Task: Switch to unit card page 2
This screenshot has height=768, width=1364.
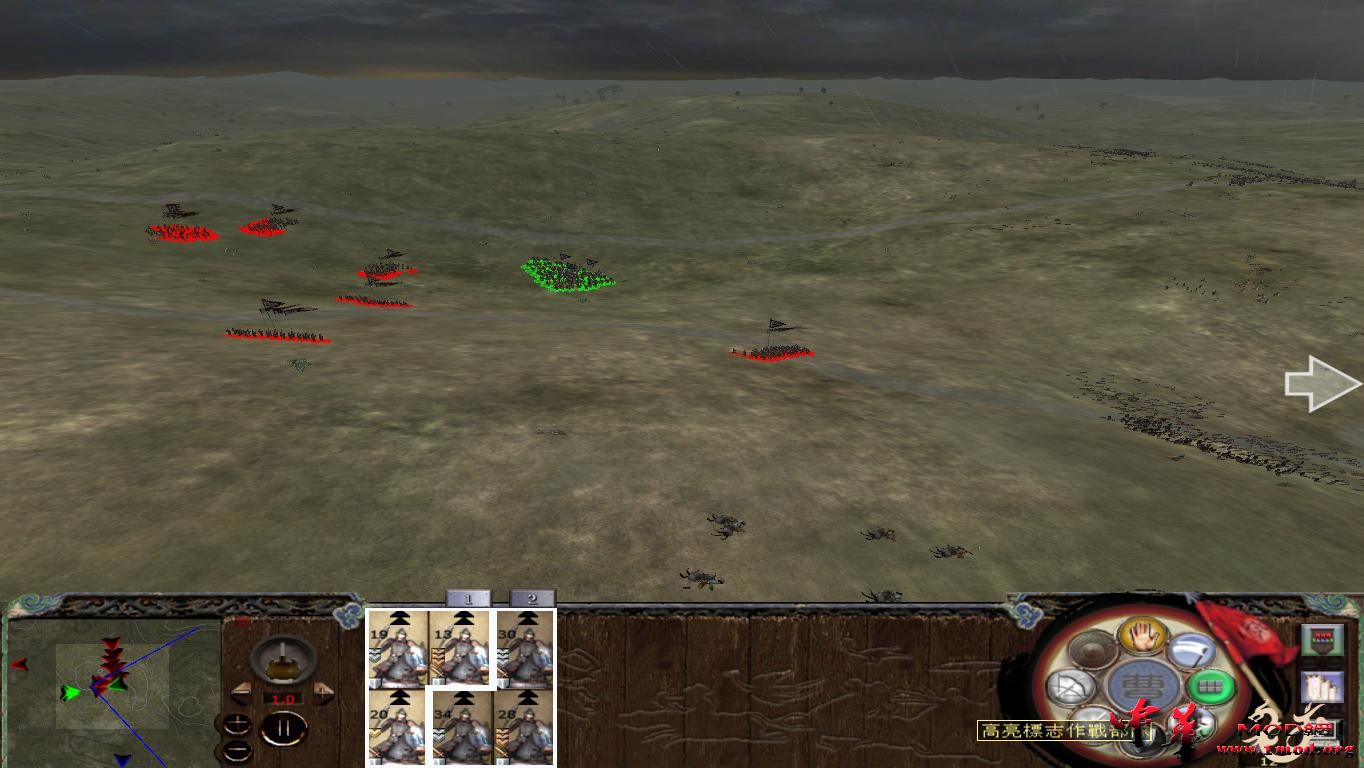Action: 532,599
